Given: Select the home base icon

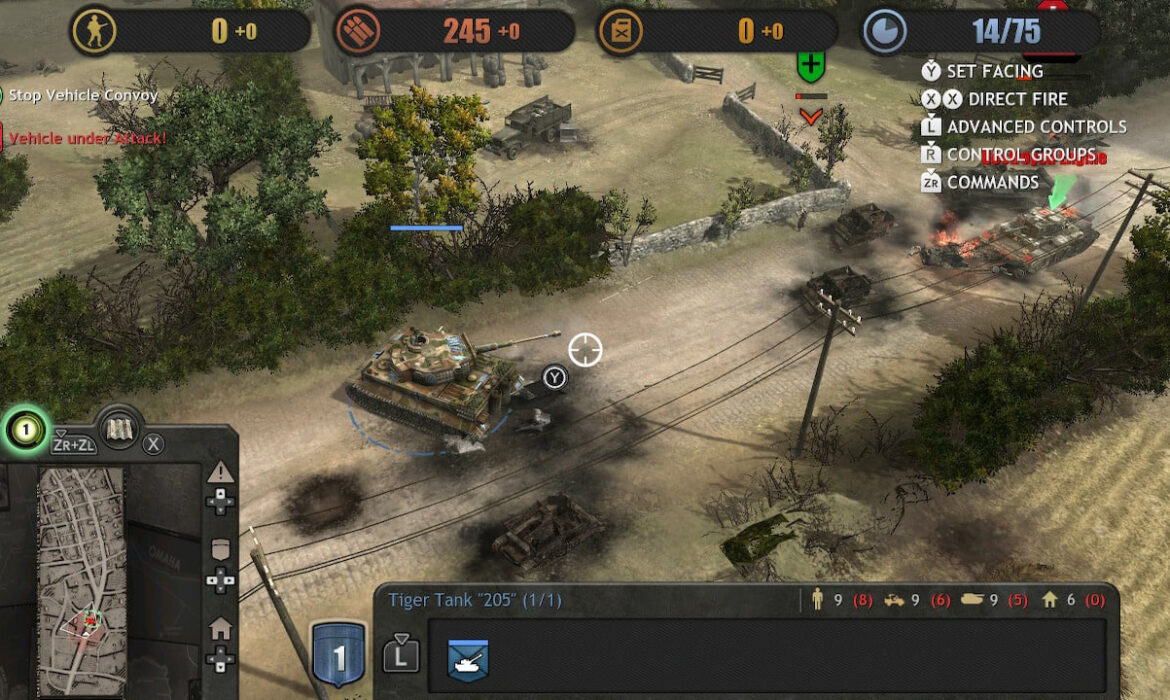Looking at the screenshot, I should (220, 629).
